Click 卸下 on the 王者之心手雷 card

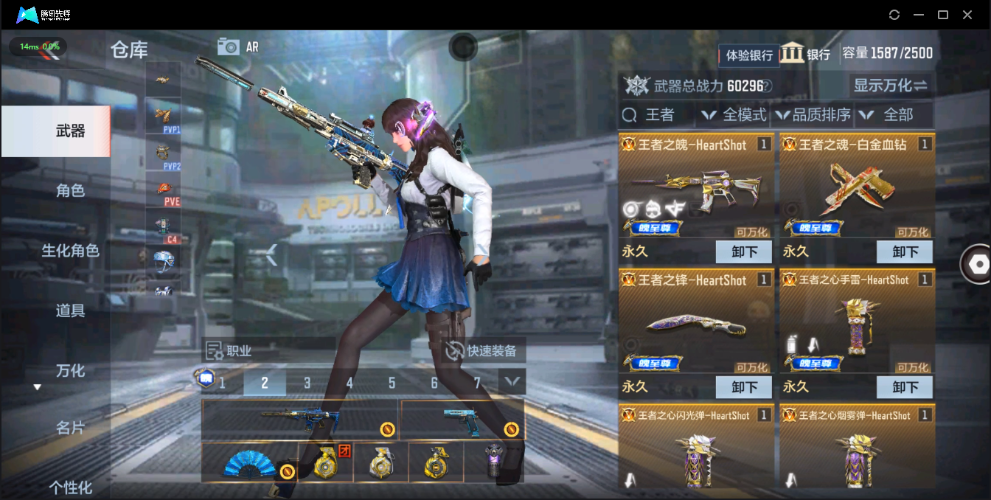click(905, 387)
